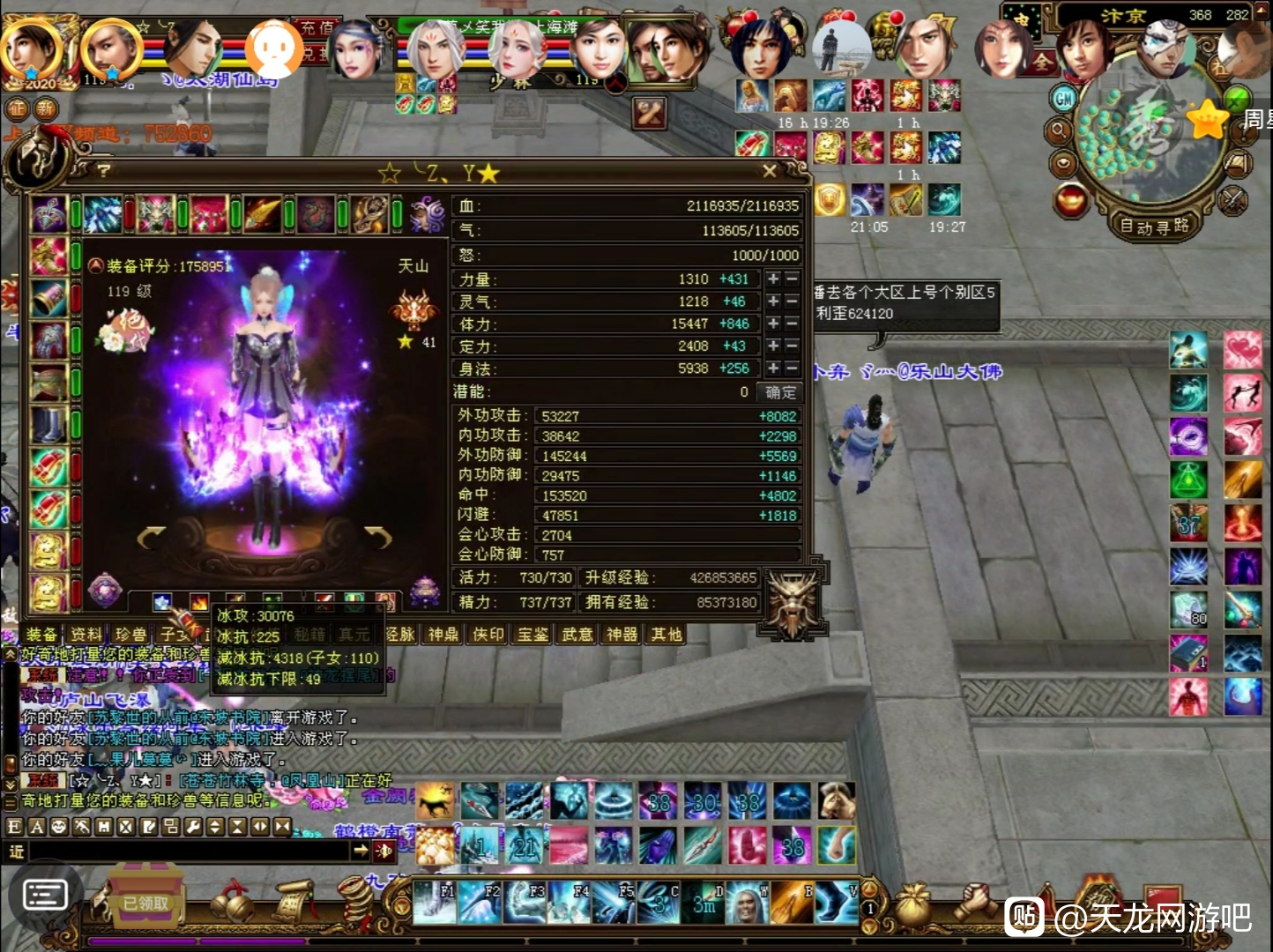Click the 自动寻路 auto-pathfinding button

point(1154,227)
